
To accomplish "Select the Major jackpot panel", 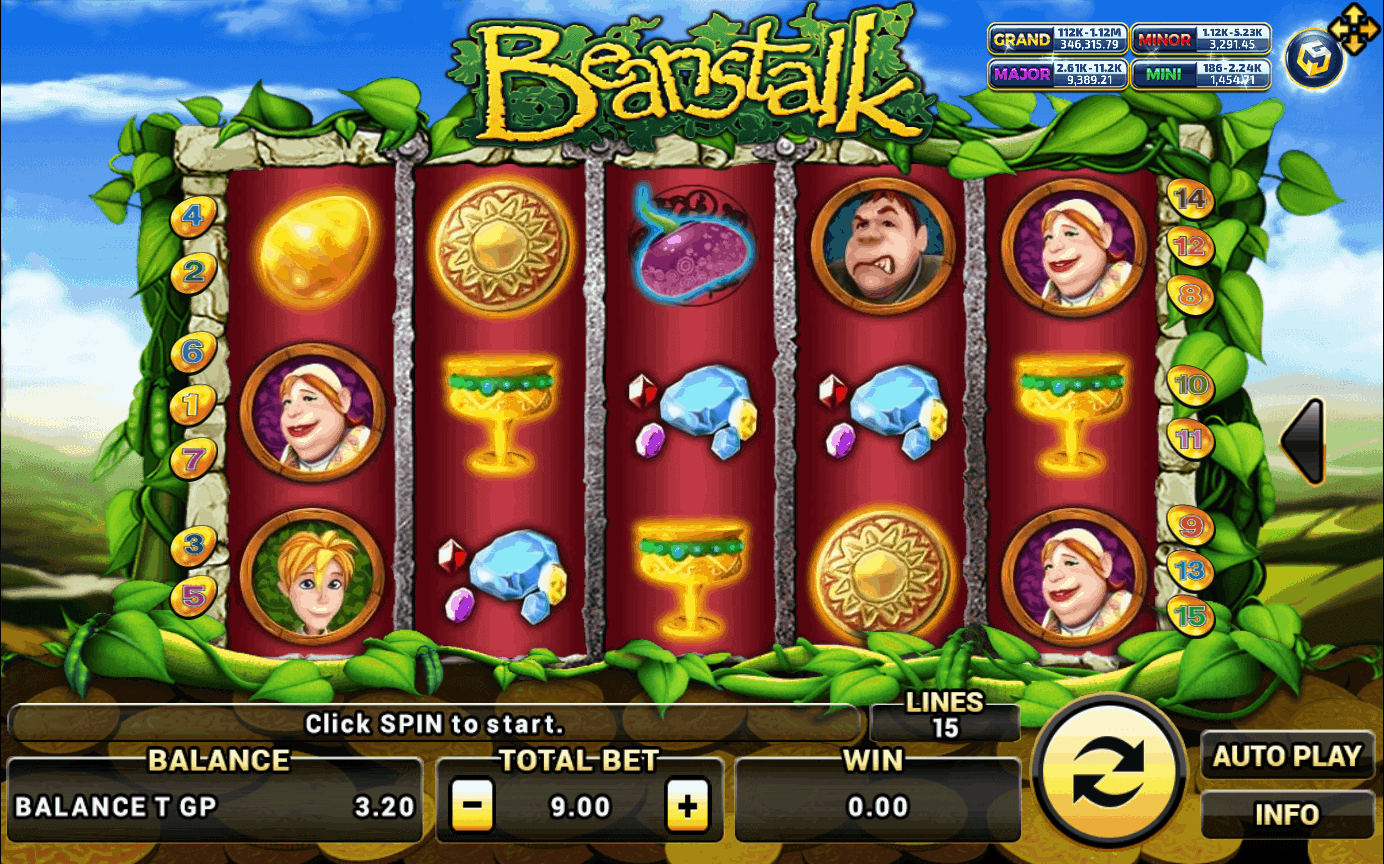I will point(1058,74).
